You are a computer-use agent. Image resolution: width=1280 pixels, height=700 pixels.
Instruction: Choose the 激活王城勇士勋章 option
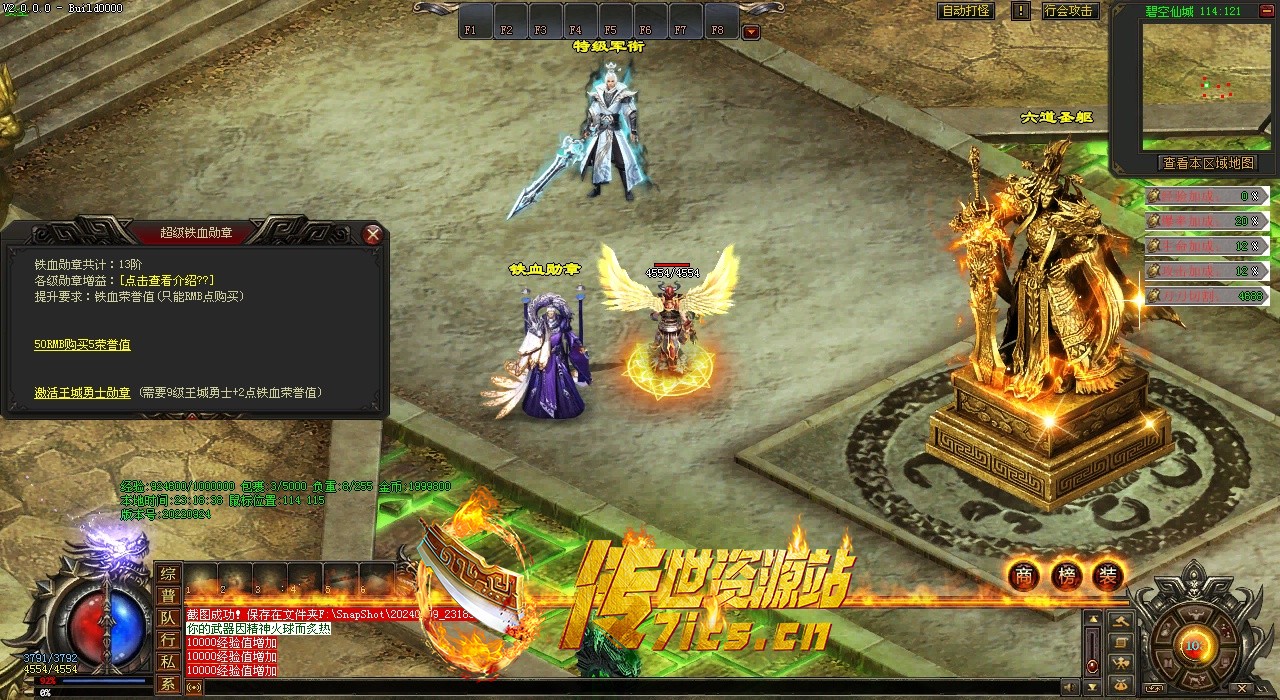82,393
